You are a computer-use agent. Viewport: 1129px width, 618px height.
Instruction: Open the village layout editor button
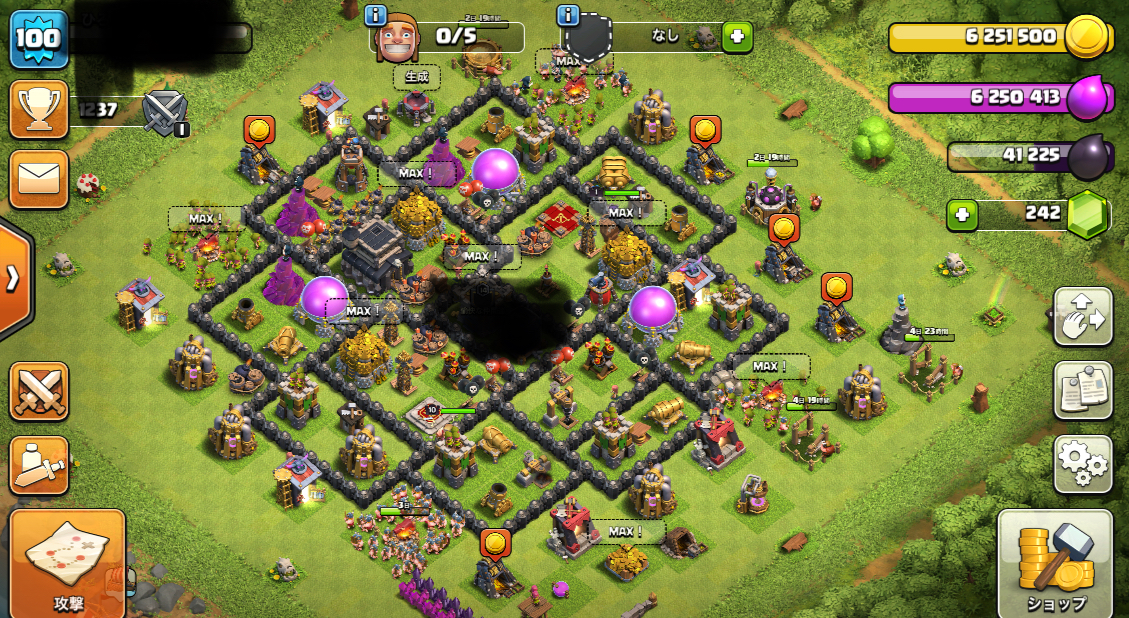pyautogui.click(x=1083, y=317)
